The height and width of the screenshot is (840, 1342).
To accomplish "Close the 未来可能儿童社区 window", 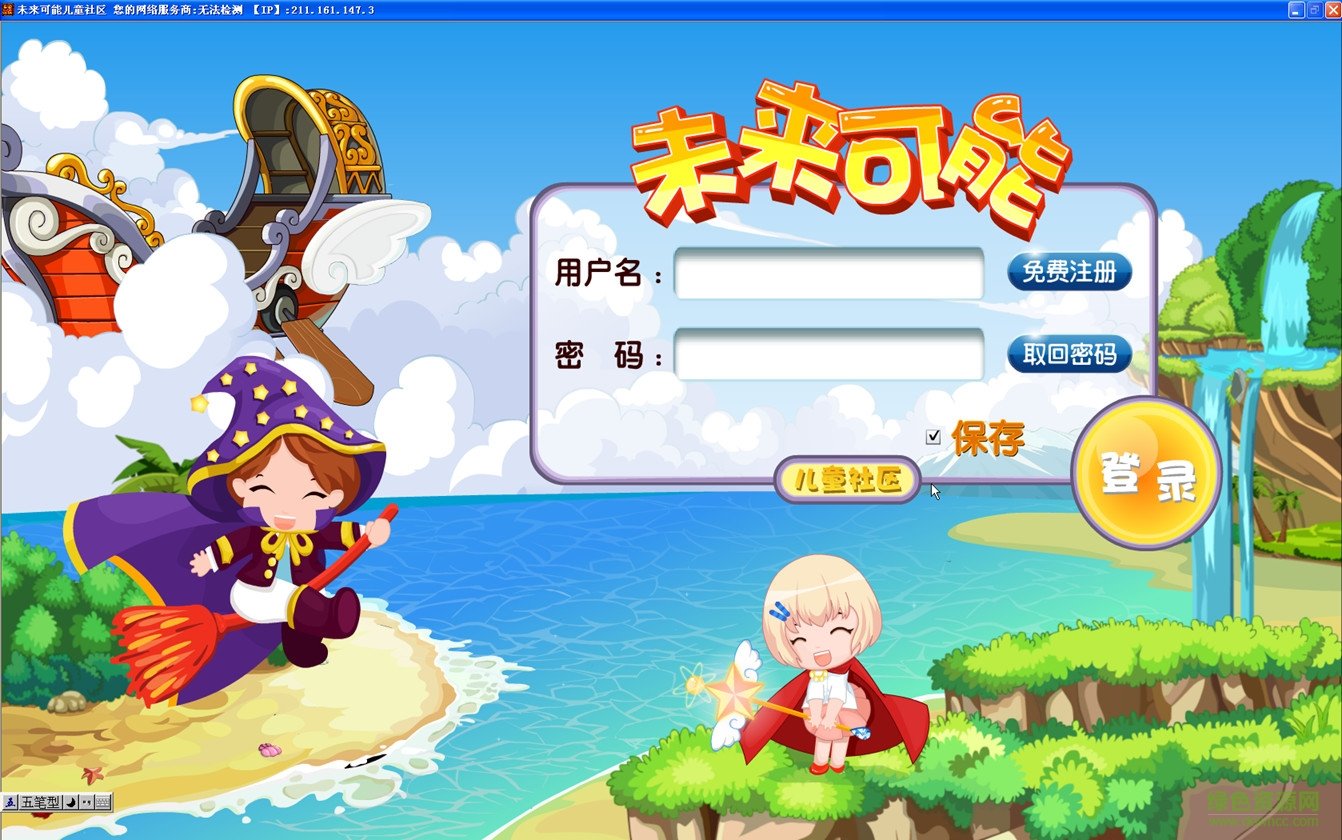I will [x=1332, y=10].
